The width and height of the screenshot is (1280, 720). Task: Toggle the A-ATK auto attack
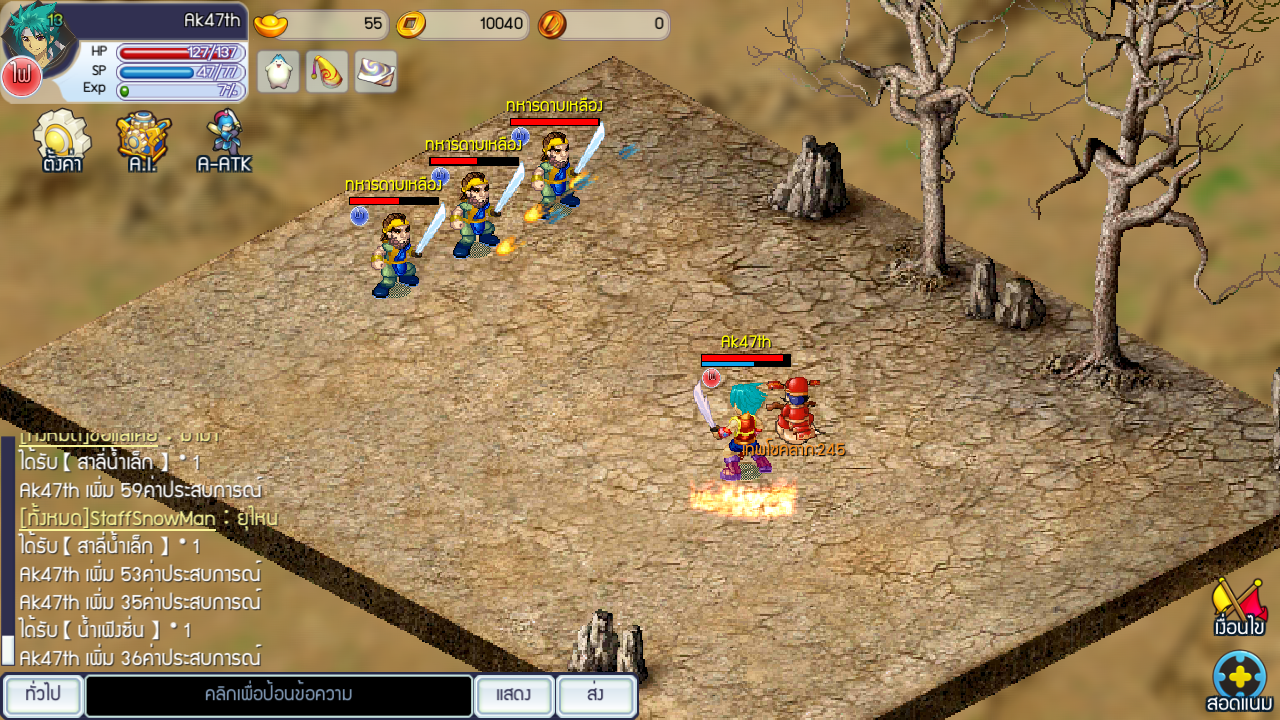[x=224, y=138]
